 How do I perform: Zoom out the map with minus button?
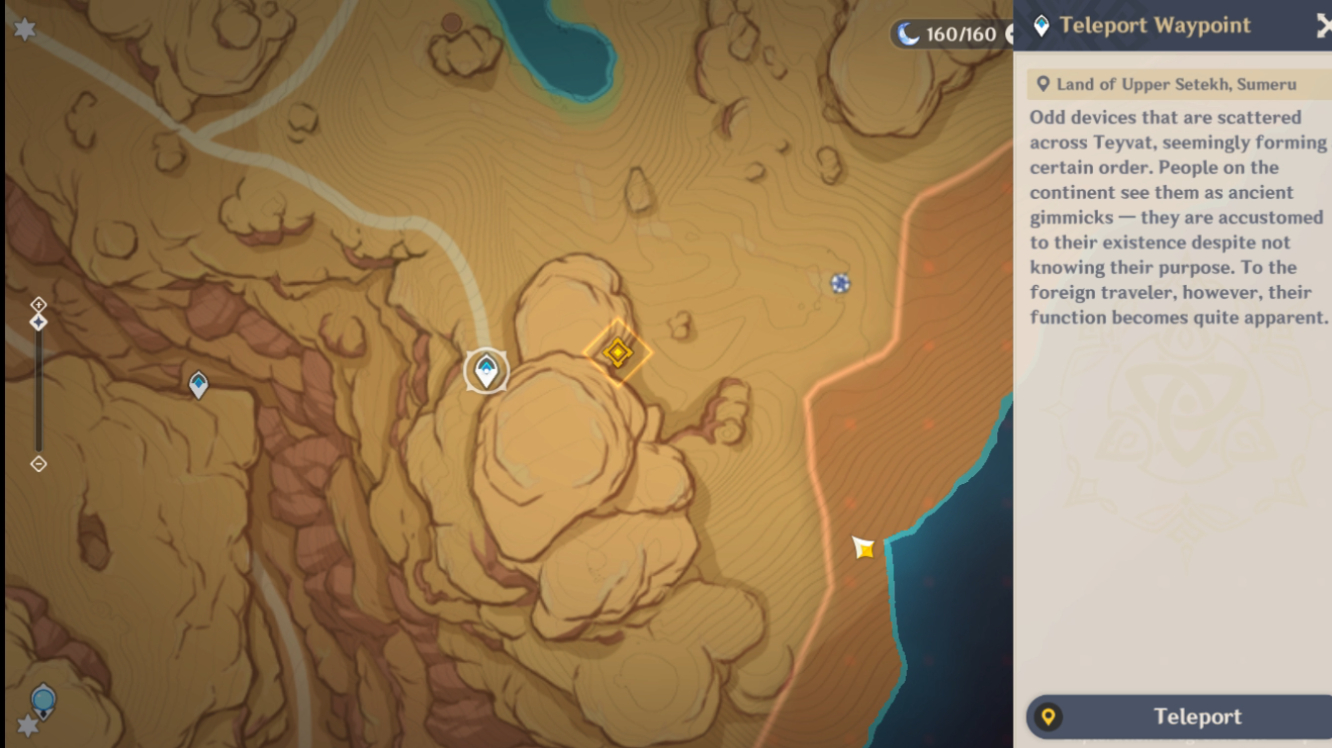pos(38,463)
